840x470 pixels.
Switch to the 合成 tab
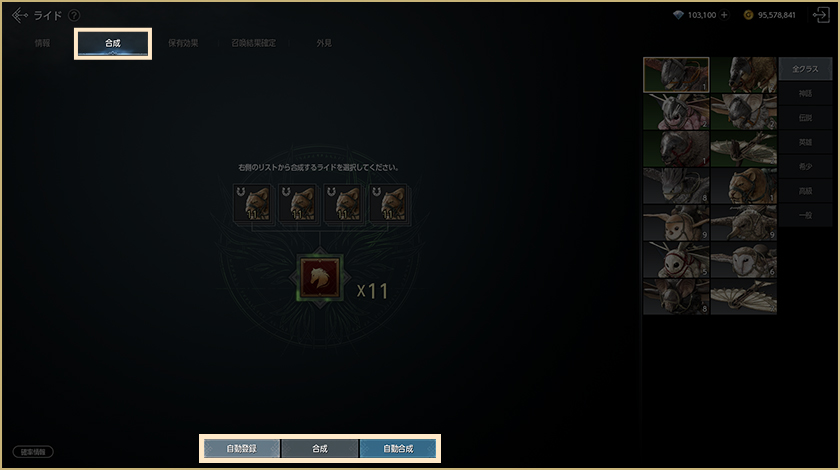pos(113,44)
